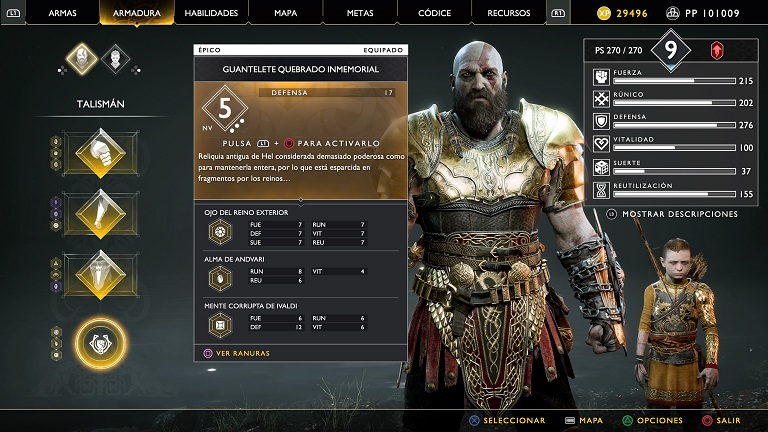The image size is (768, 432).
Task: Open the Metas tab
Action: (360, 13)
